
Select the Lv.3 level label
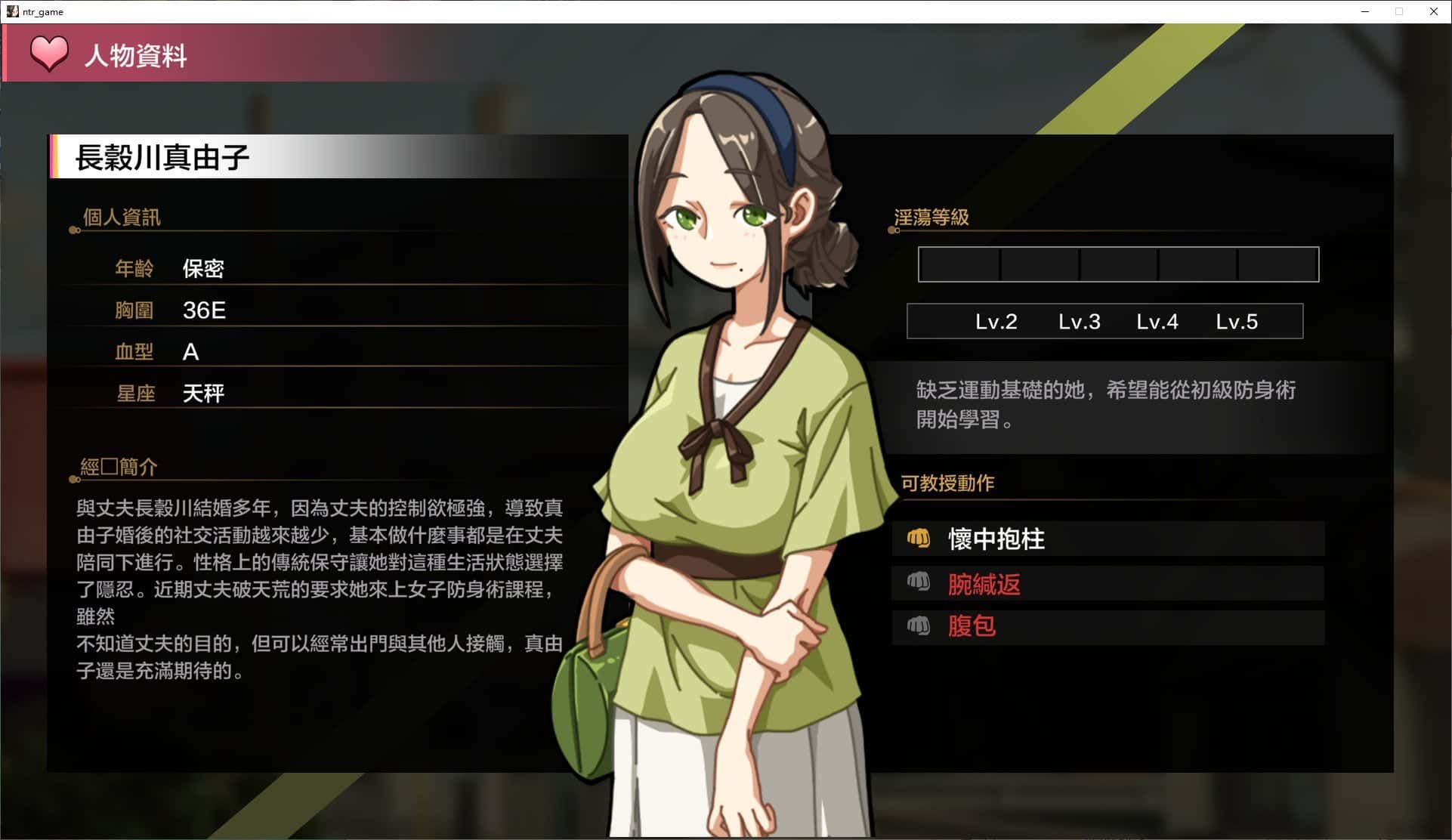[x=1080, y=321]
